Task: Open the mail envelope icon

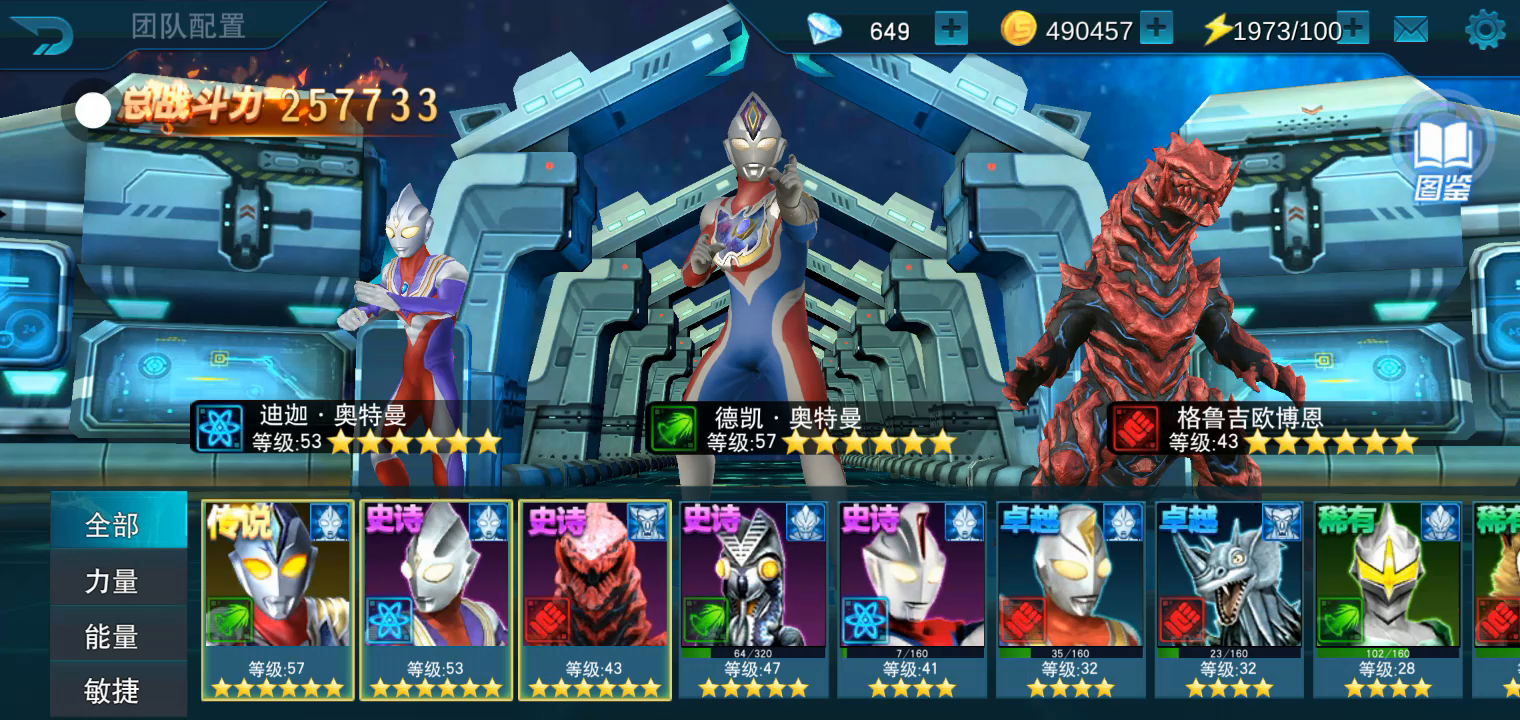Action: pyautogui.click(x=1410, y=30)
